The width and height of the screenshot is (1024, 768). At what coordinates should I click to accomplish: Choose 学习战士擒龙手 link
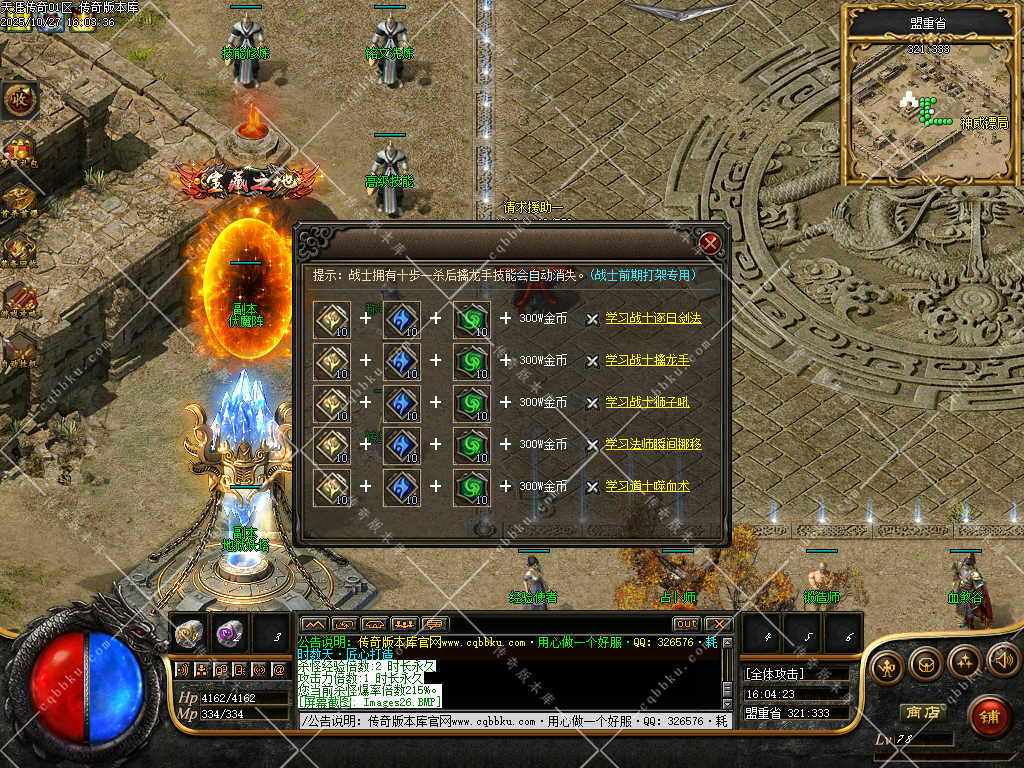tap(647, 360)
